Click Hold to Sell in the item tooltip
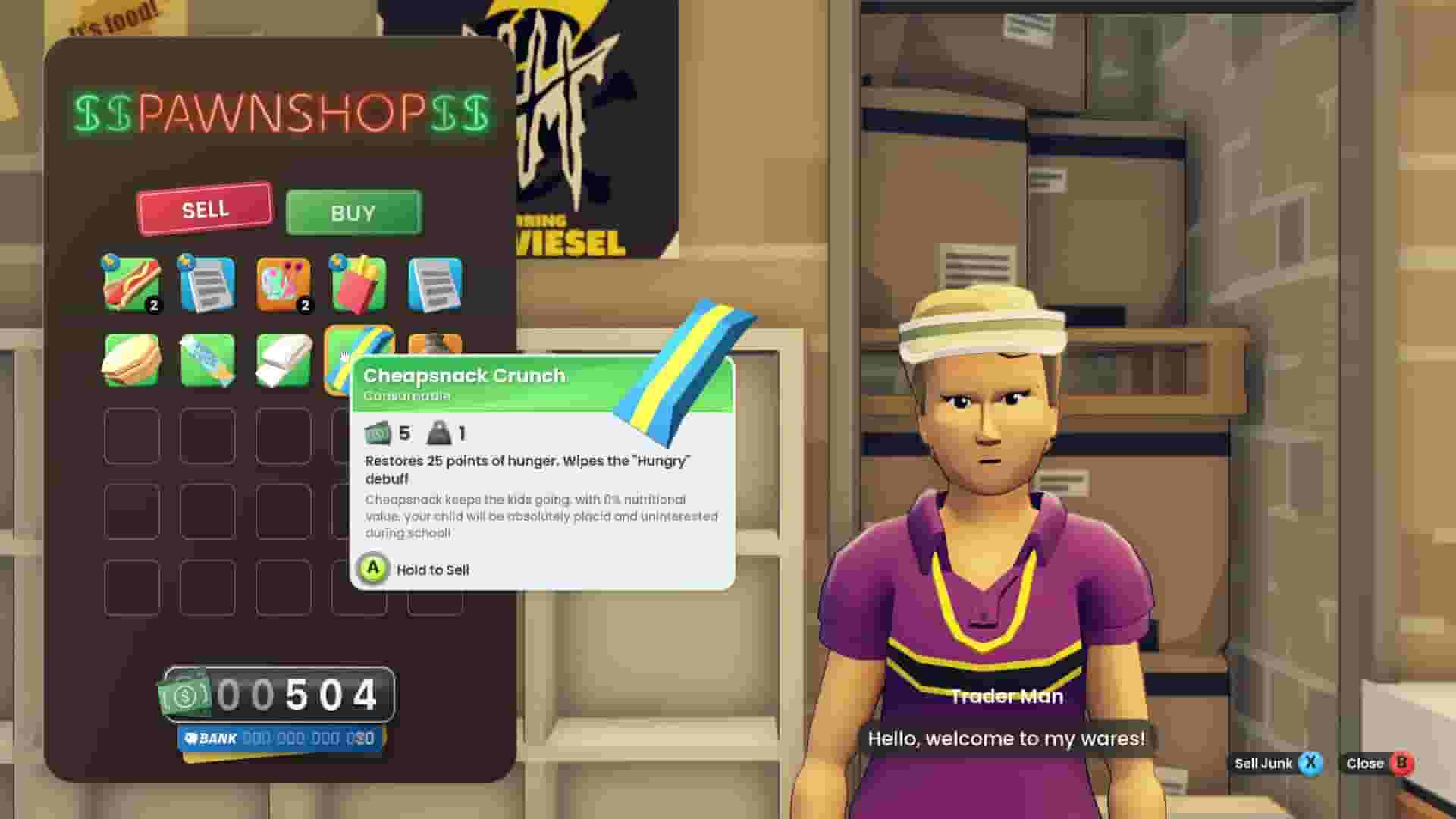 432,570
